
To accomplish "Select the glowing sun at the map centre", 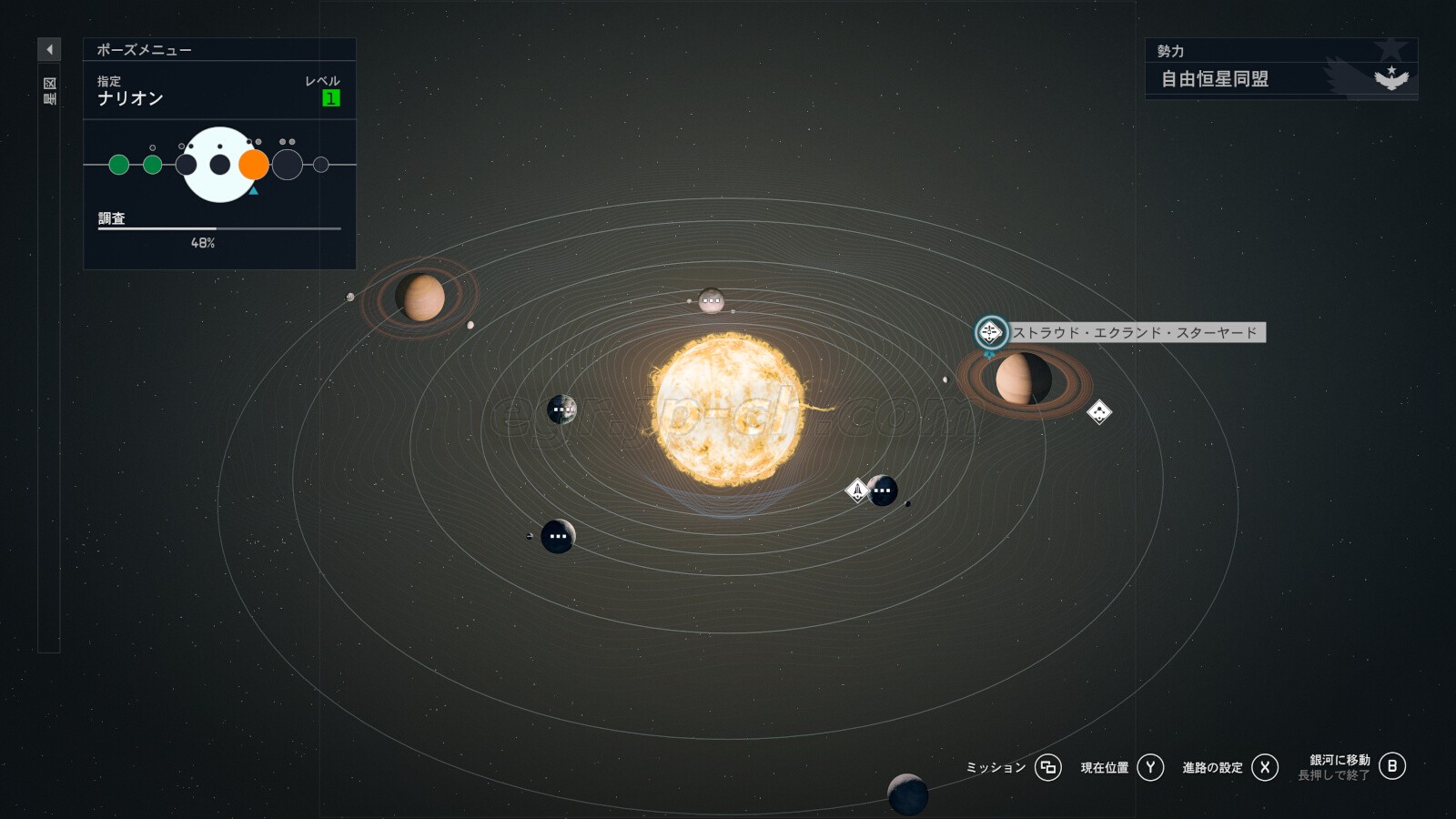I will [x=728, y=409].
